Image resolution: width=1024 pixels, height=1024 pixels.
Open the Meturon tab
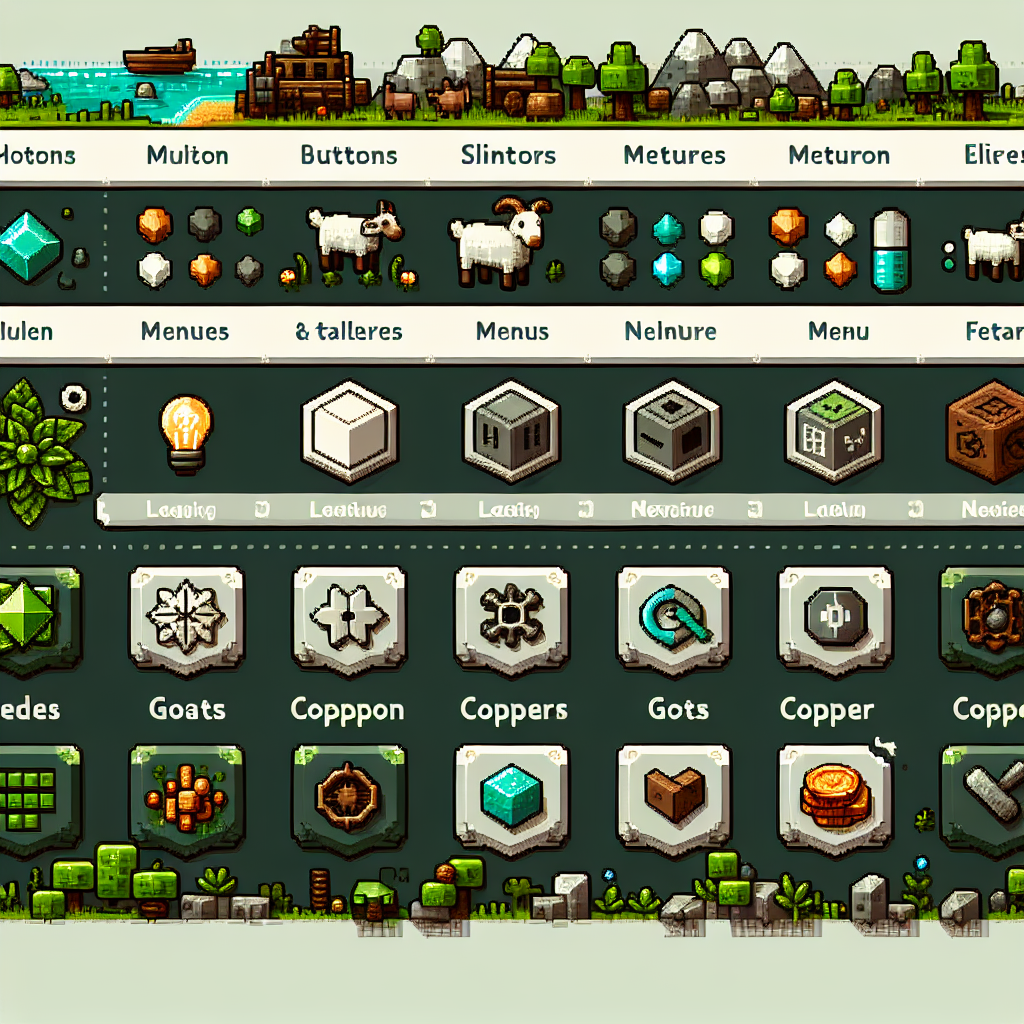(839, 155)
